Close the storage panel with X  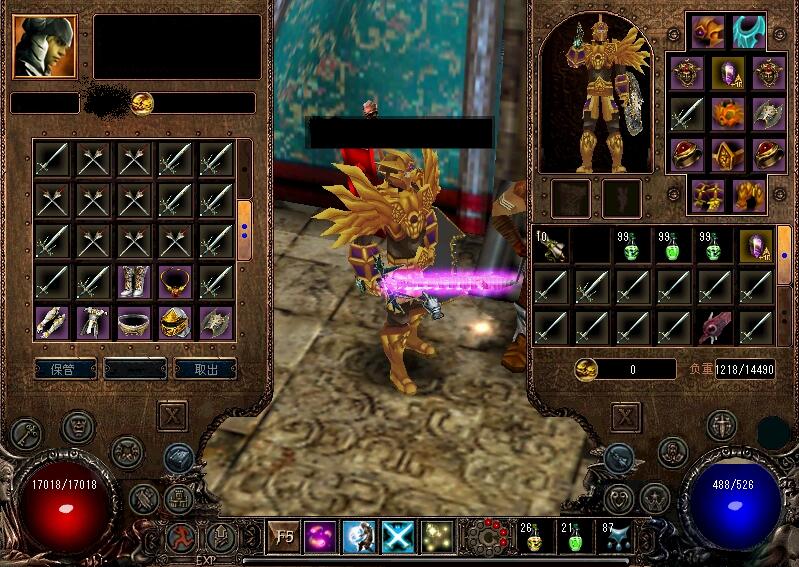tap(173, 415)
